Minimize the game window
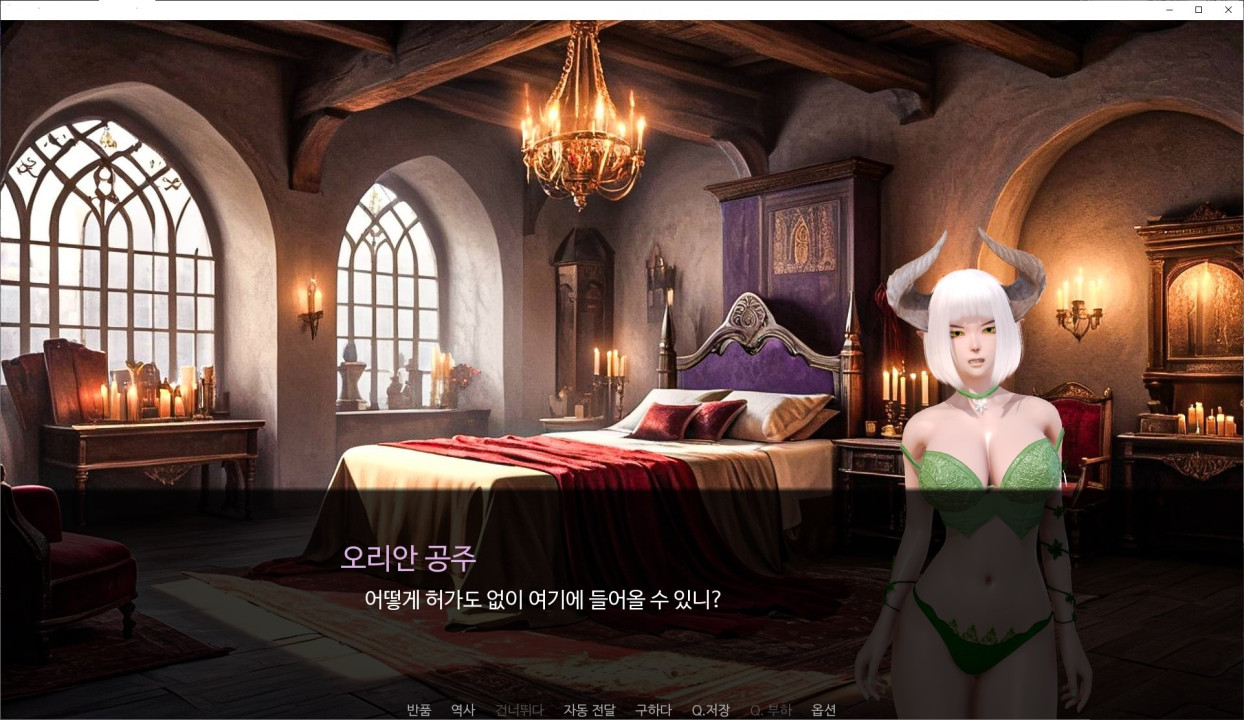Screen dimensions: 1244x720 point(1169,10)
